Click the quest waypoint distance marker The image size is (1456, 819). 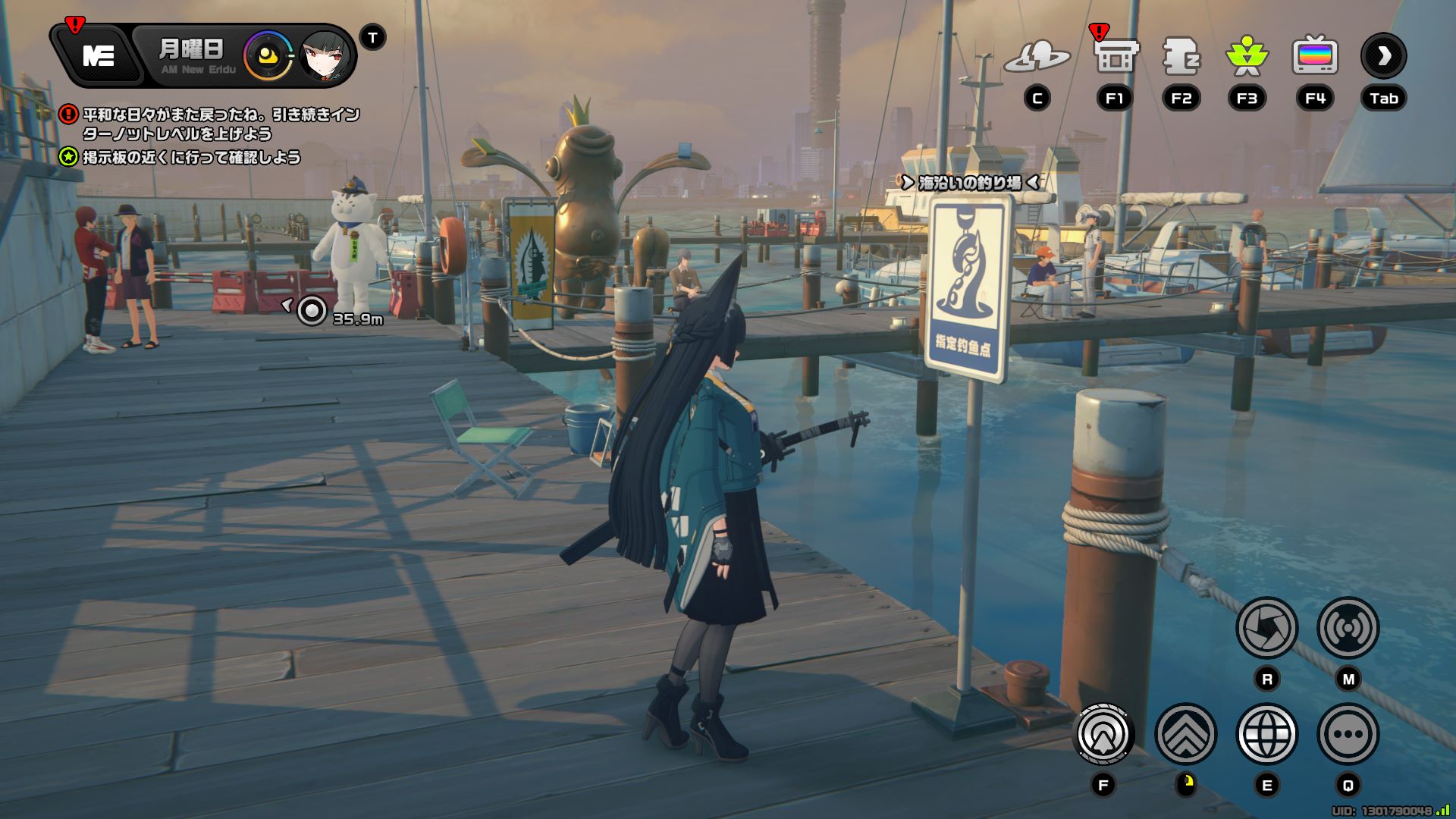pyautogui.click(x=312, y=311)
